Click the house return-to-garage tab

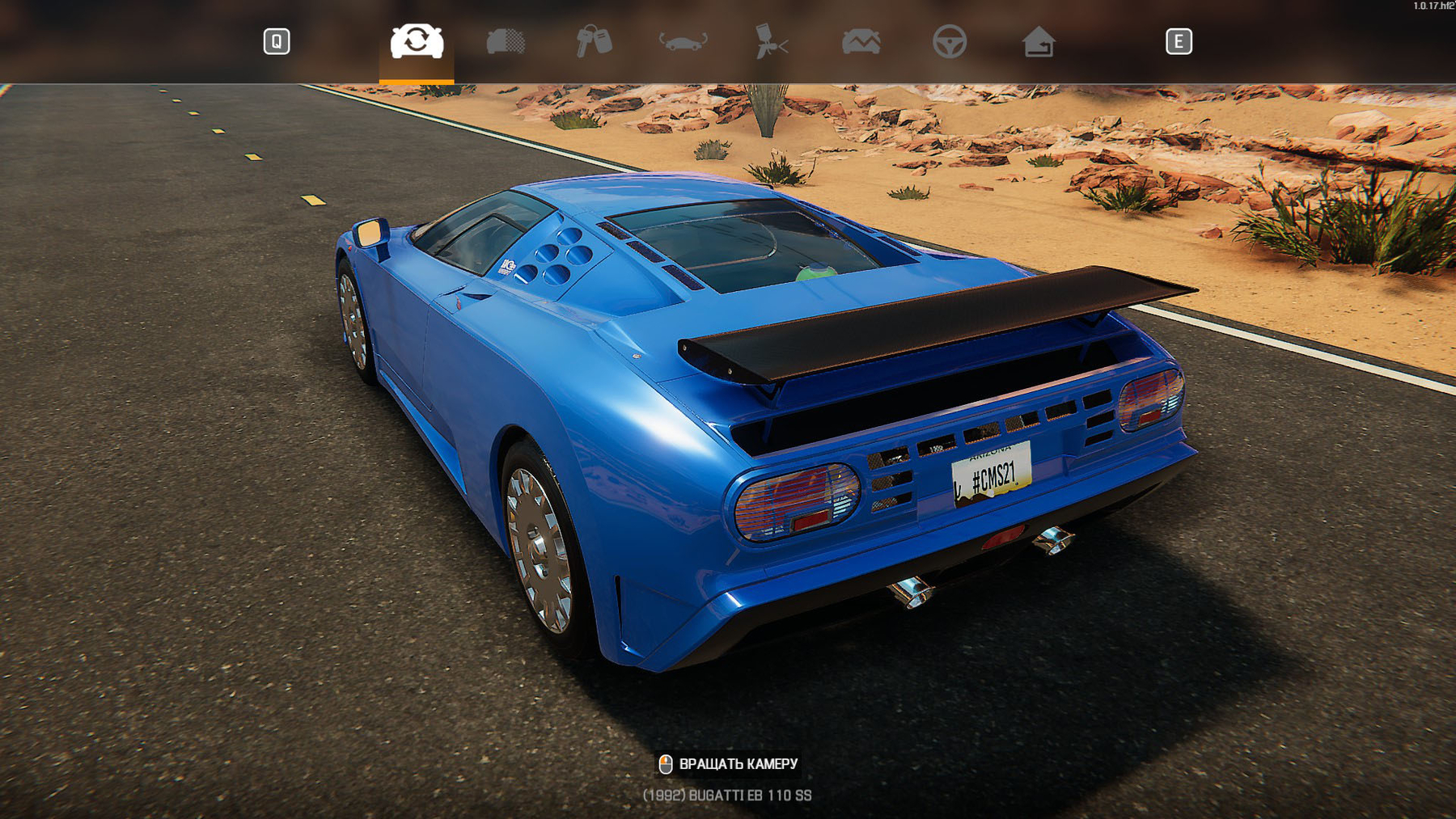(1038, 41)
